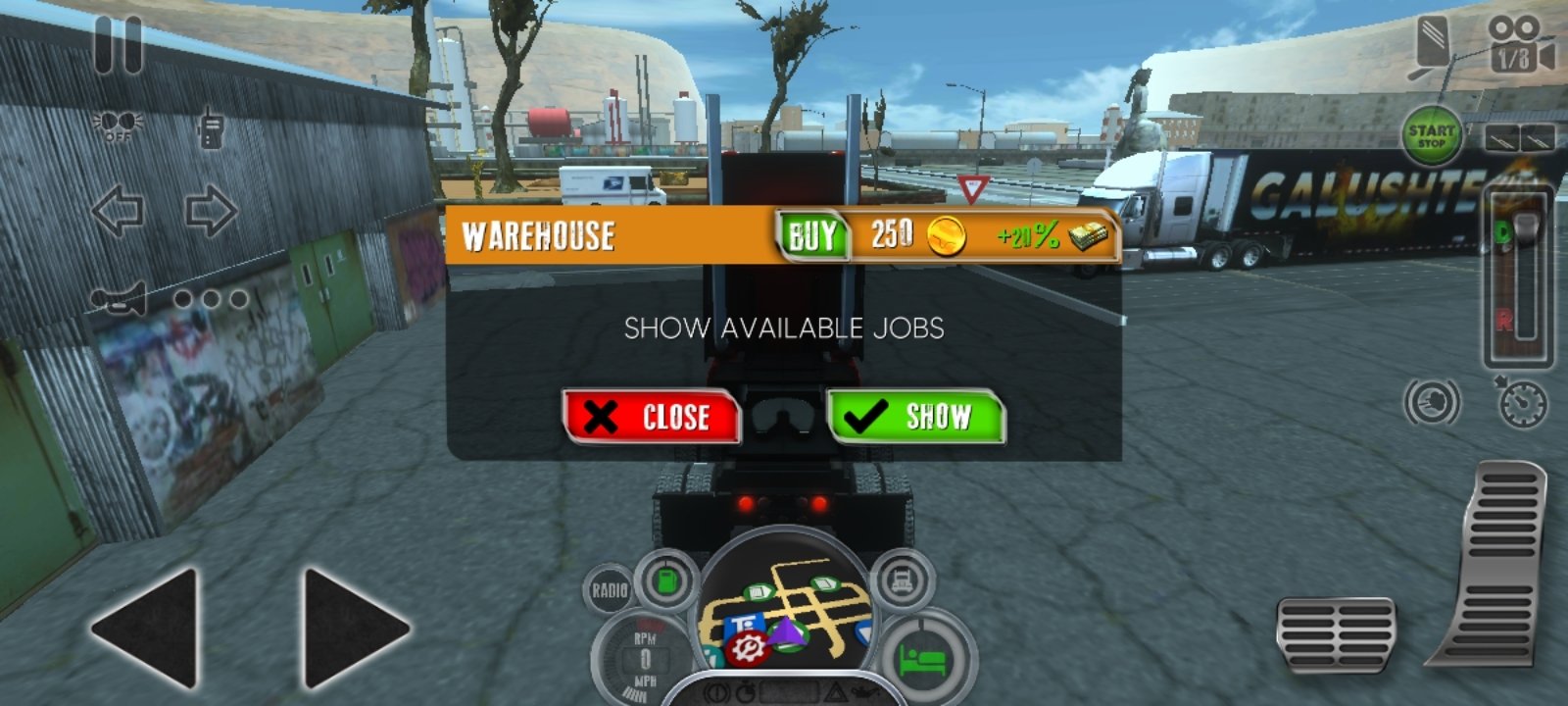Activate the right turn signal arrow
Viewport: 1568px width, 706px height.
[x=211, y=211]
